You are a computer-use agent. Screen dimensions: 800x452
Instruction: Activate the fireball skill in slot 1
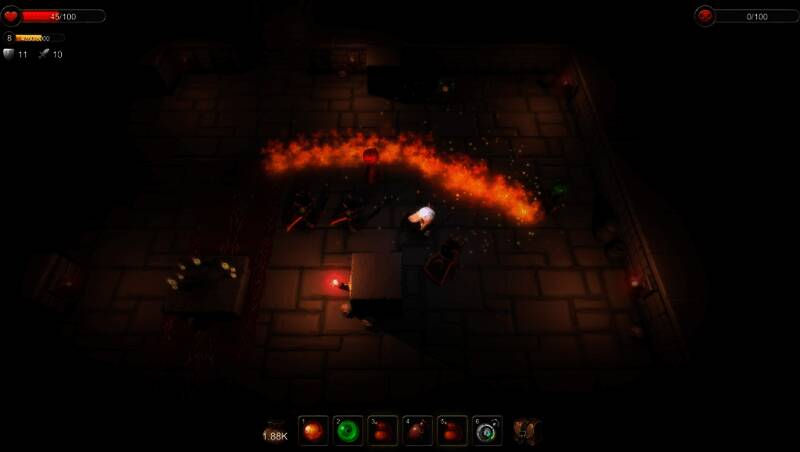click(x=314, y=430)
